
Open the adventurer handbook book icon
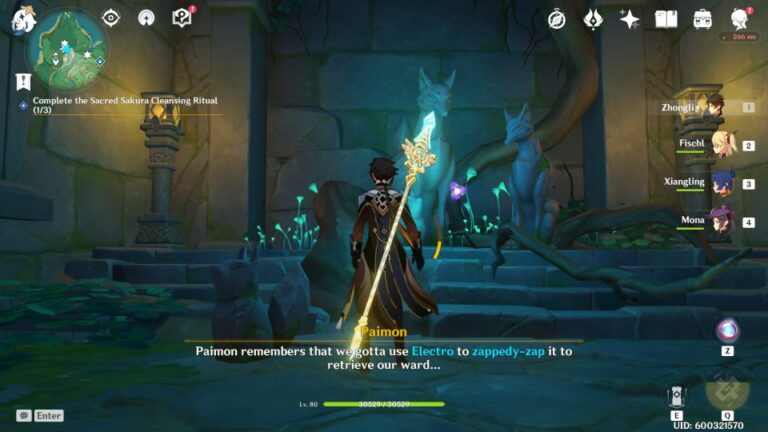pyautogui.click(x=666, y=19)
